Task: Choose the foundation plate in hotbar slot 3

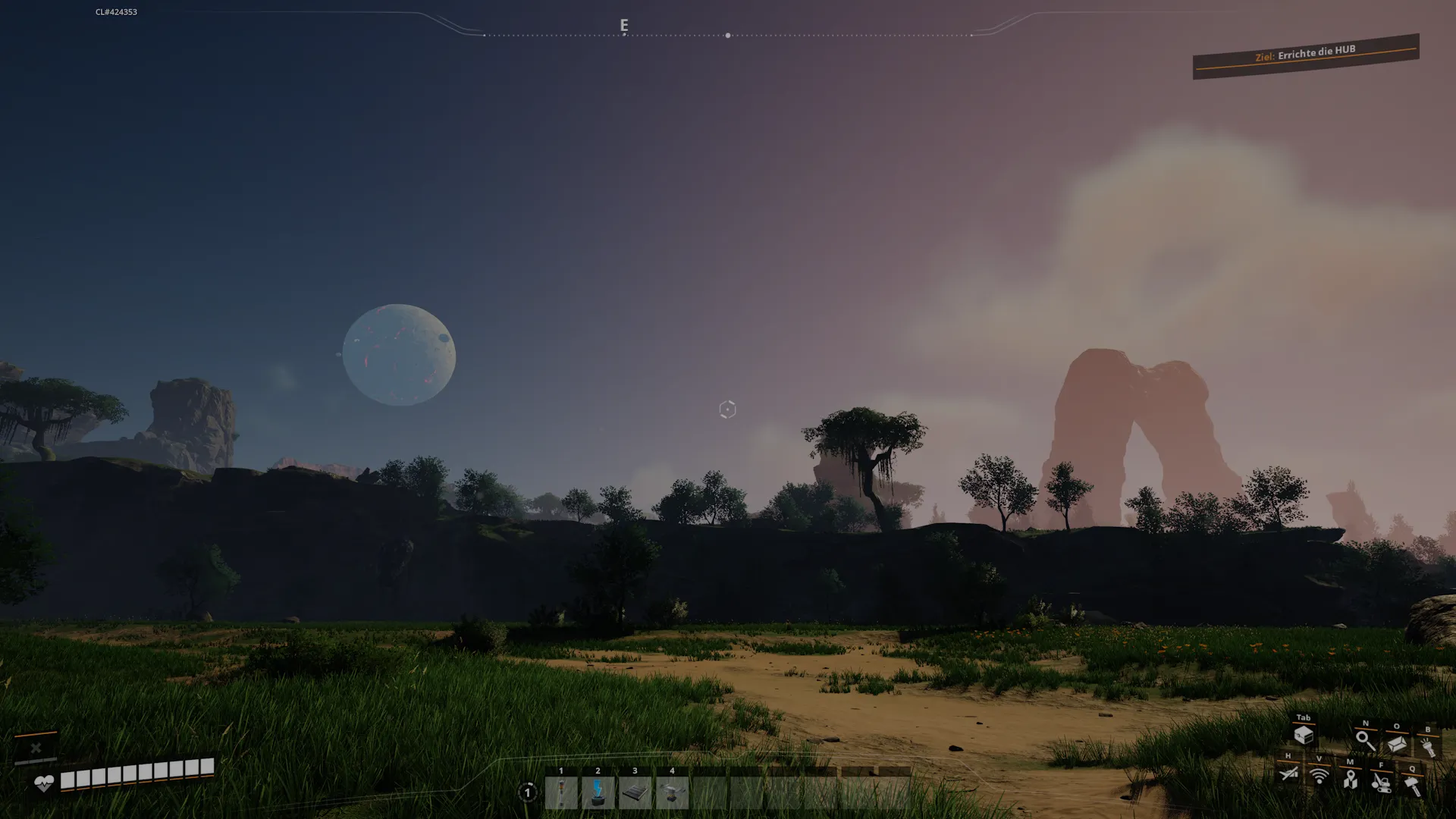Action: coord(635,793)
